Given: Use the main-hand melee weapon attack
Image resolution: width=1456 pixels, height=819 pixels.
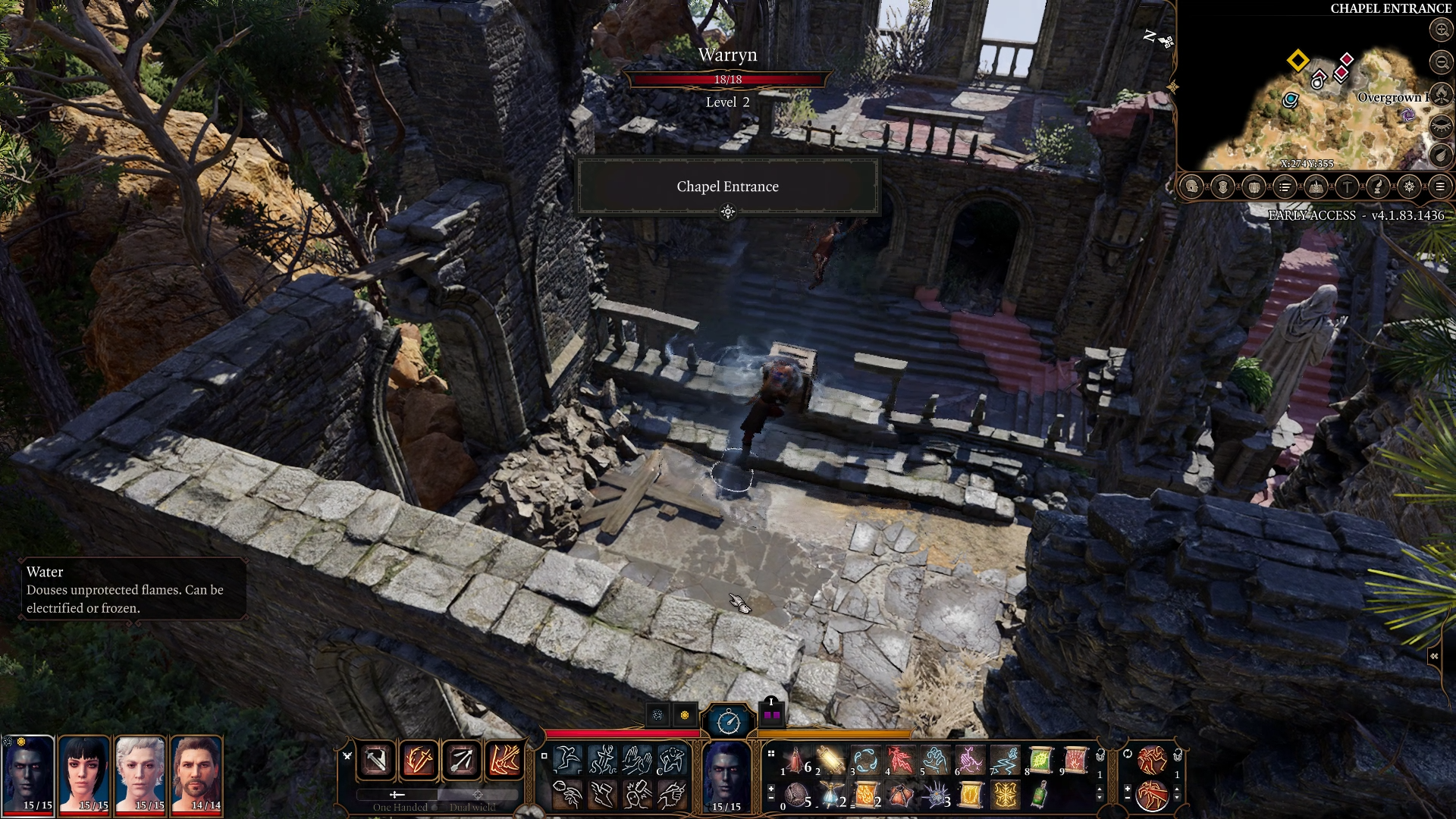Looking at the screenshot, I should (376, 759).
